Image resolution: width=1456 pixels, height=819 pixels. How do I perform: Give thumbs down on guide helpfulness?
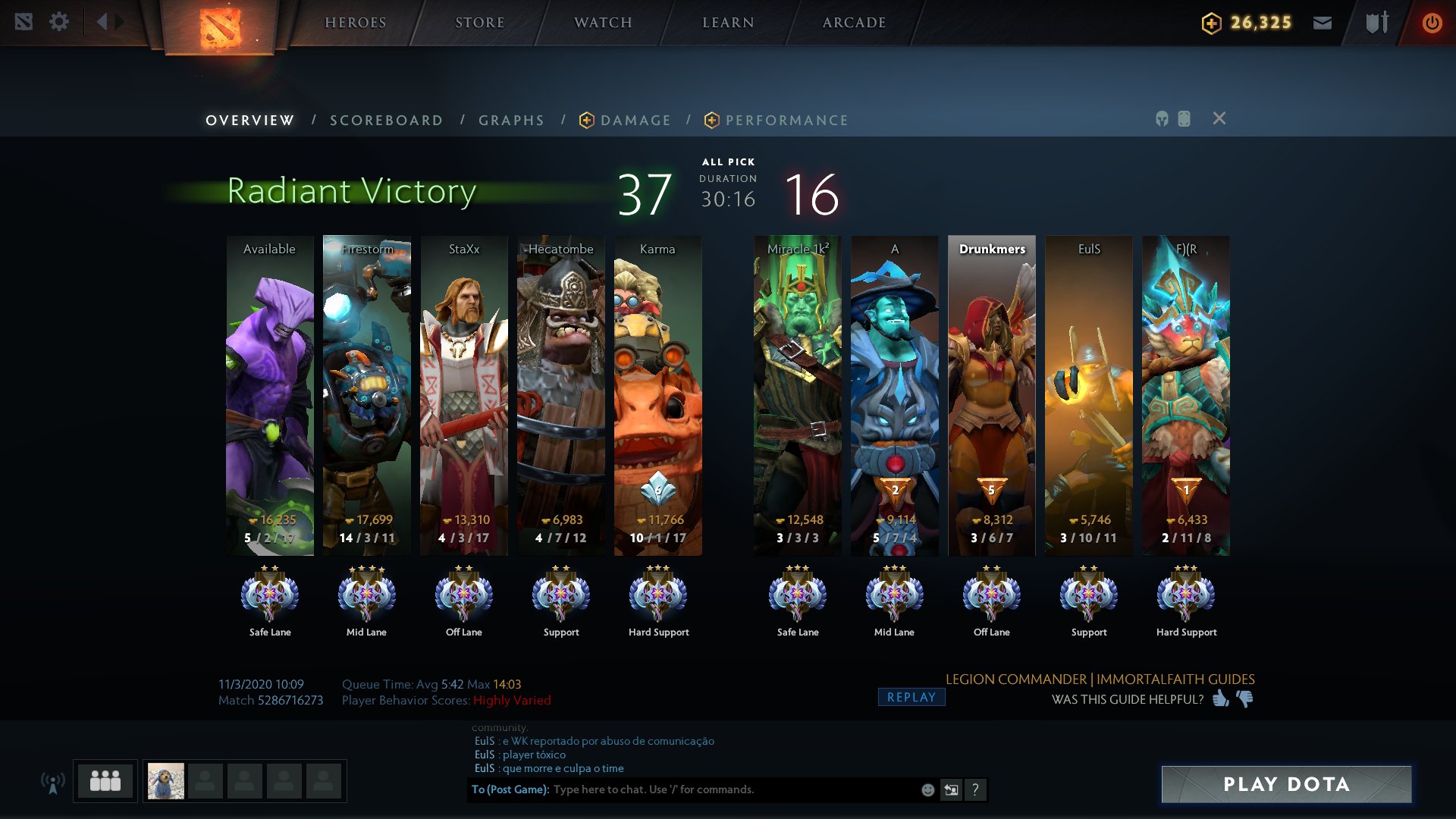1244,700
